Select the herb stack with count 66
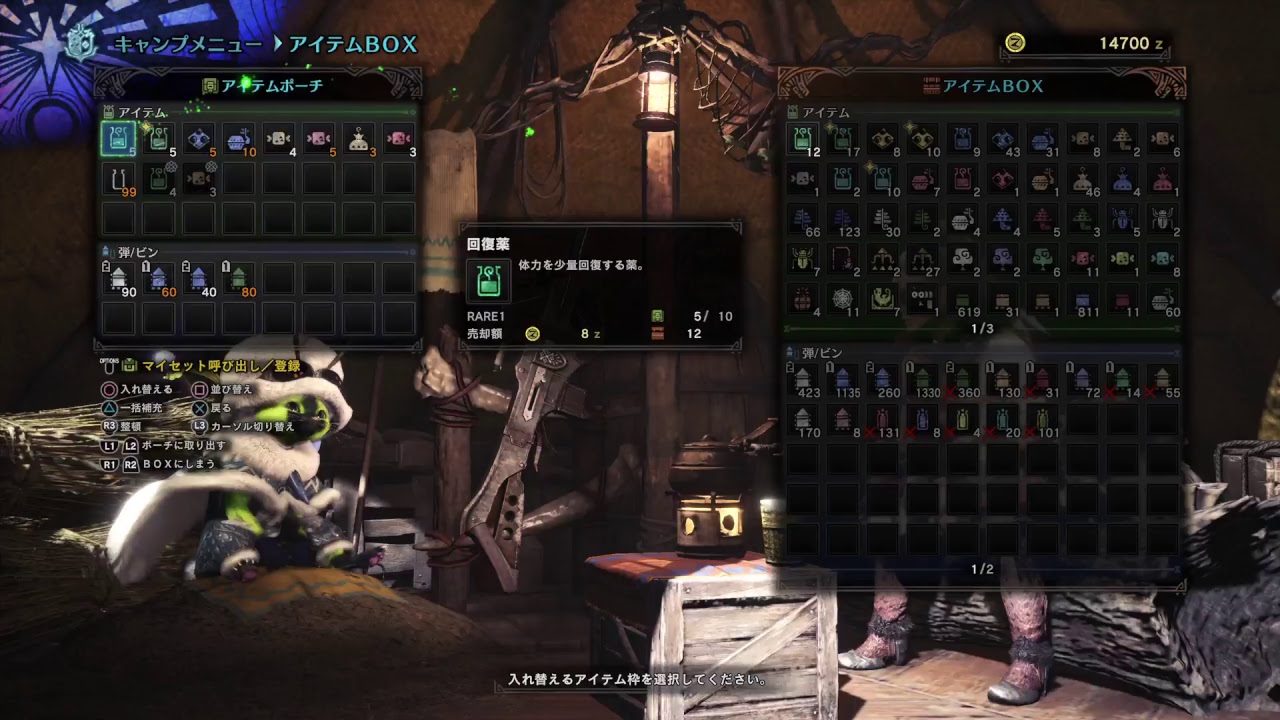 (x=803, y=219)
